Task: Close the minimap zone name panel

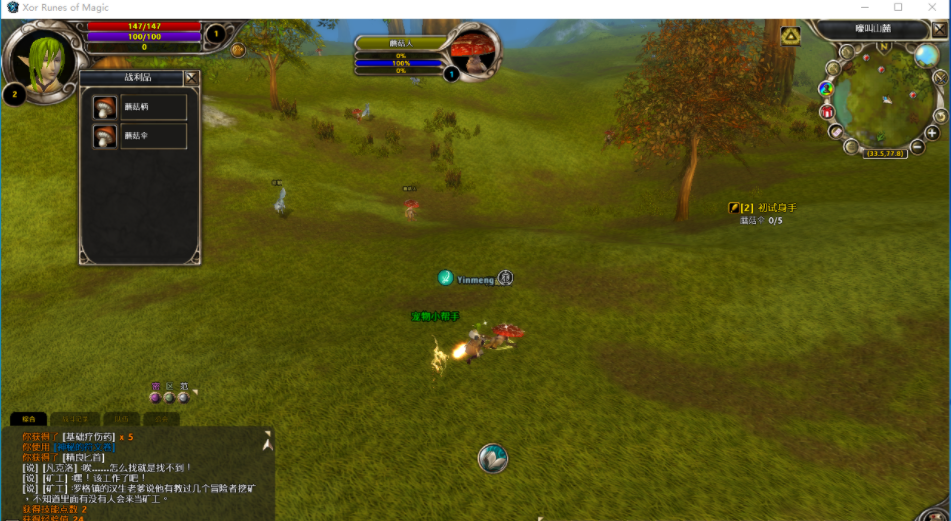Action: coord(941,29)
